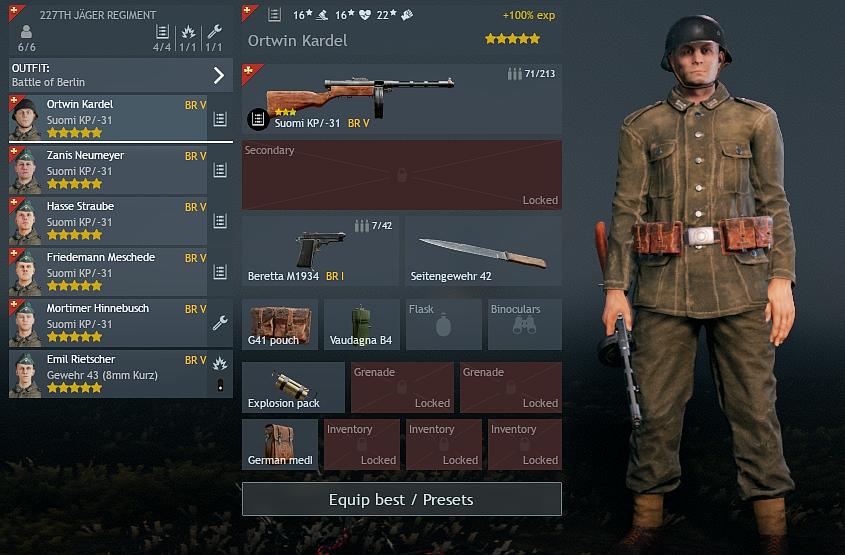This screenshot has height=555, width=845.
Task: Click the empty Flask slot
Action: click(x=443, y=324)
